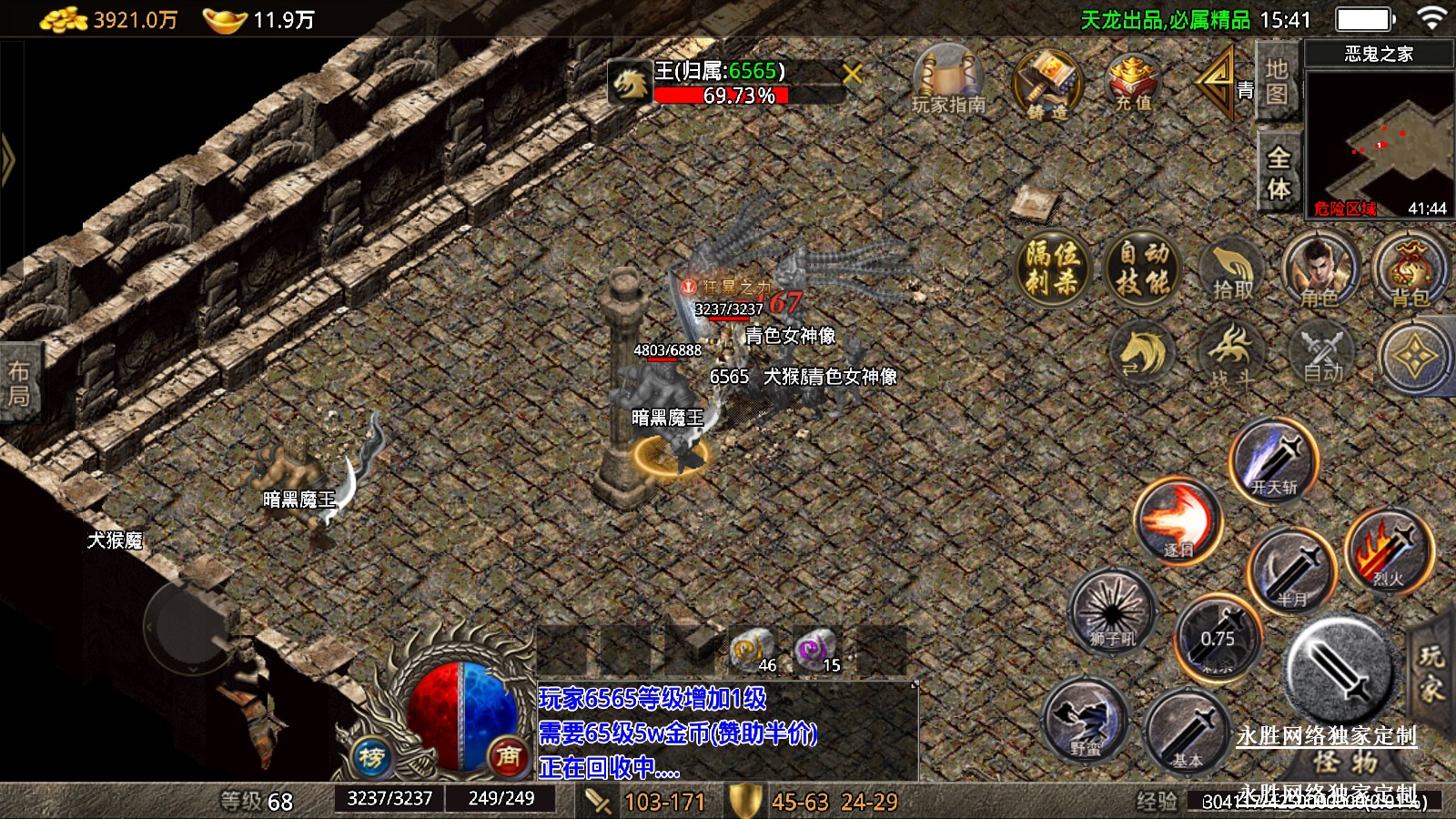Open the 玩家指南 player guide
This screenshot has width=1456, height=819.
(x=948, y=80)
